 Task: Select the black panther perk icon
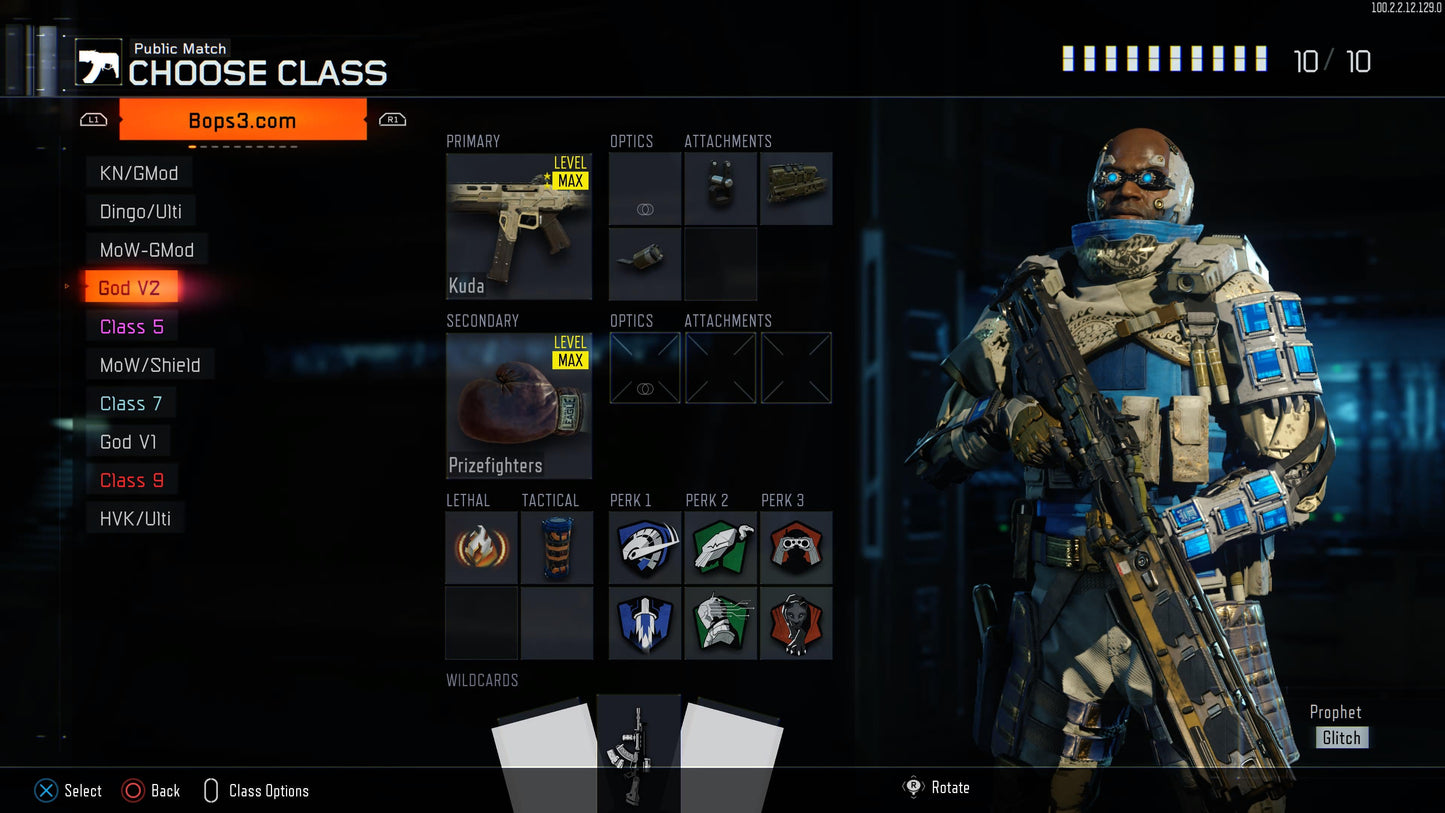point(796,623)
